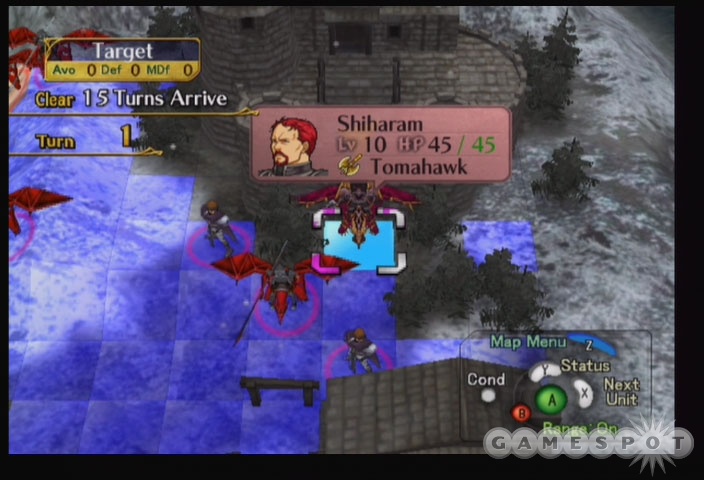Select the Tomahawk weapon icon

pos(349,166)
